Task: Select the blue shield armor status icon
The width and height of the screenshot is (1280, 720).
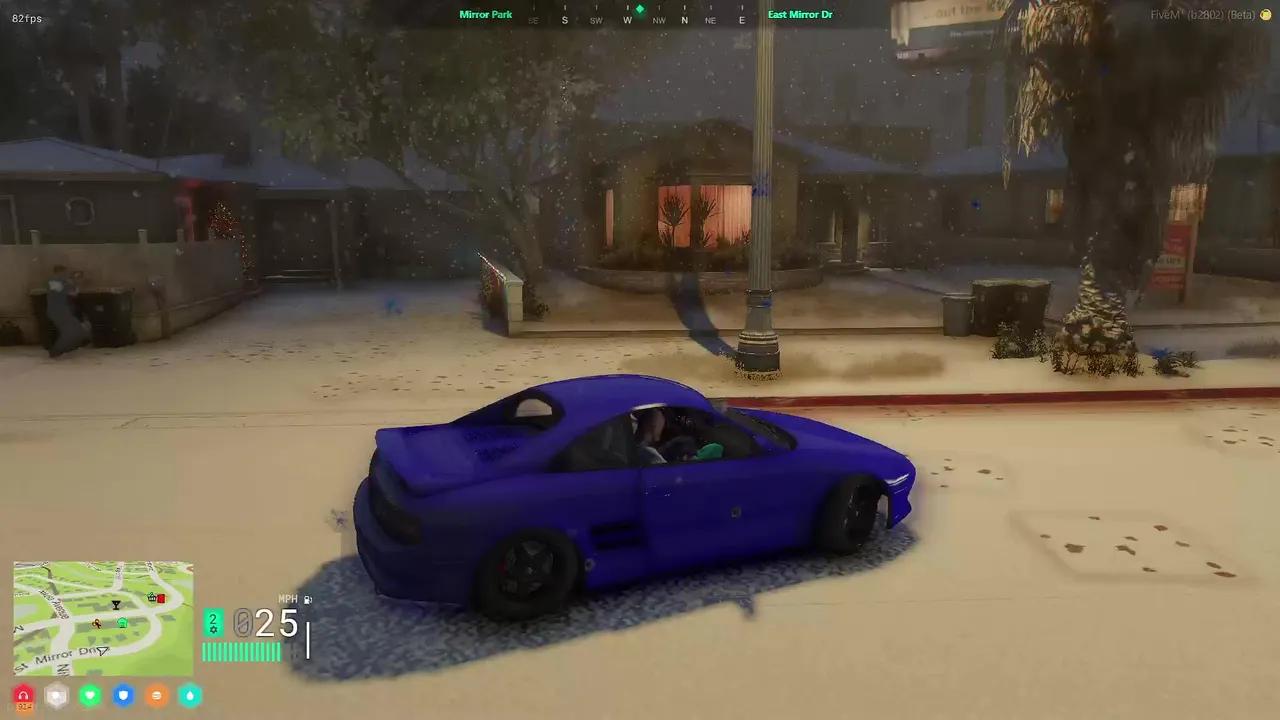Action: coord(123,695)
